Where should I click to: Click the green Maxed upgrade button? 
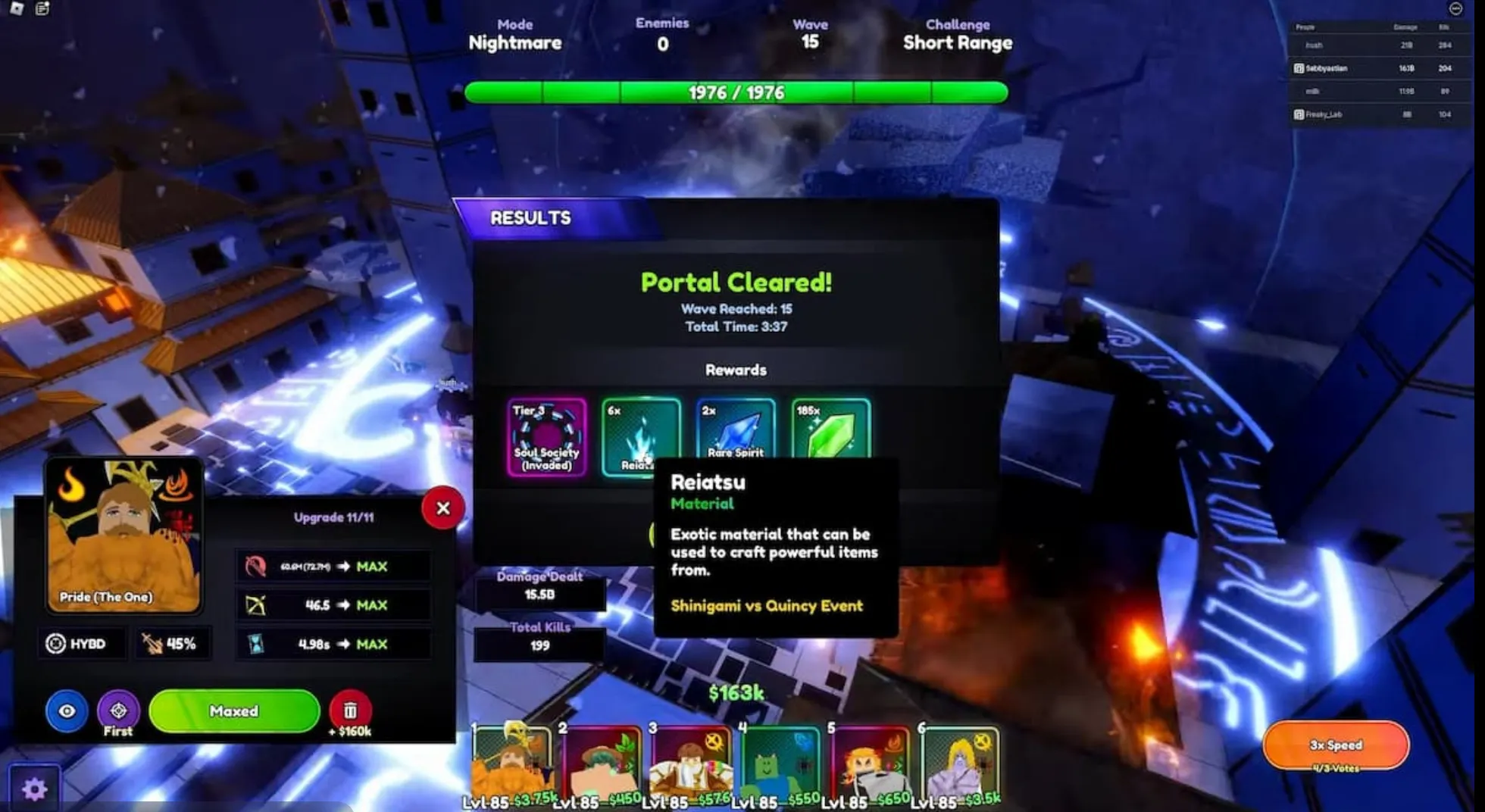coord(234,710)
